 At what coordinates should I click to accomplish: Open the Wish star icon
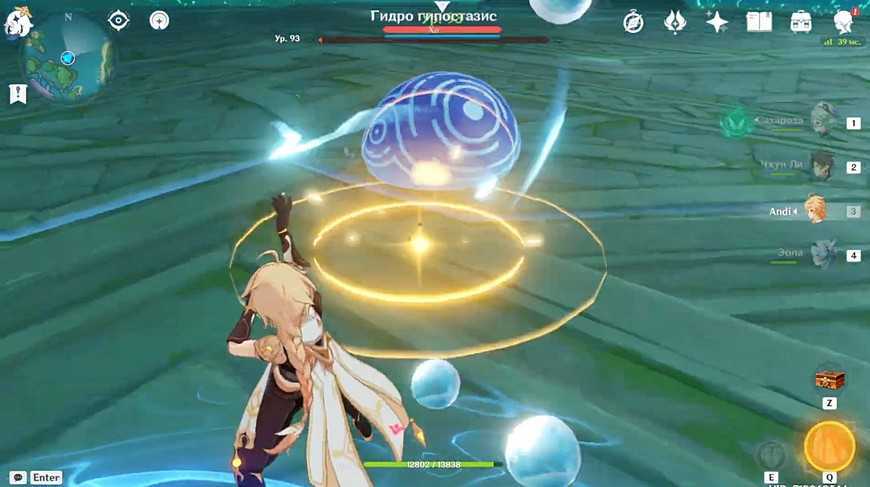[716, 22]
